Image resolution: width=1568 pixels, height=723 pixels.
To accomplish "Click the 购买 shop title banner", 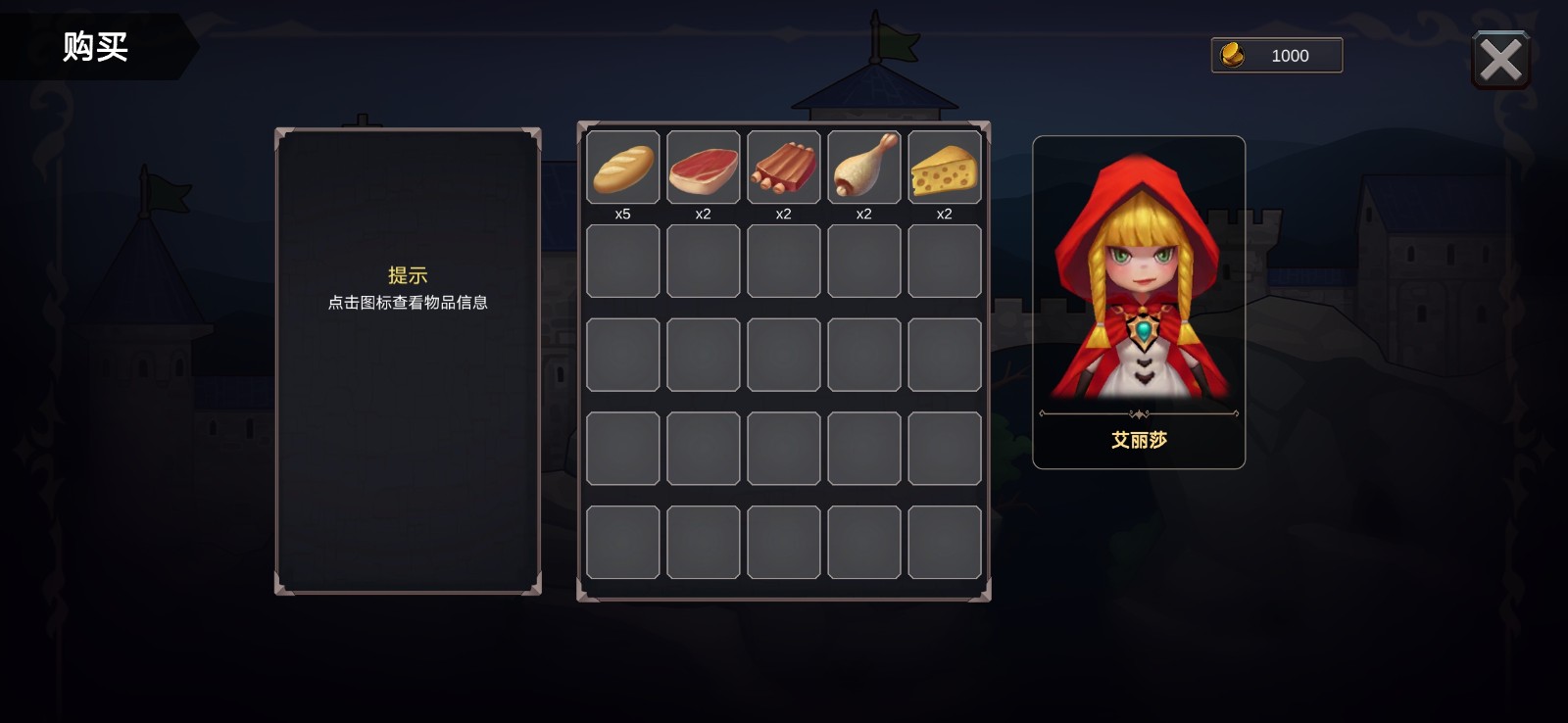I will [95, 47].
